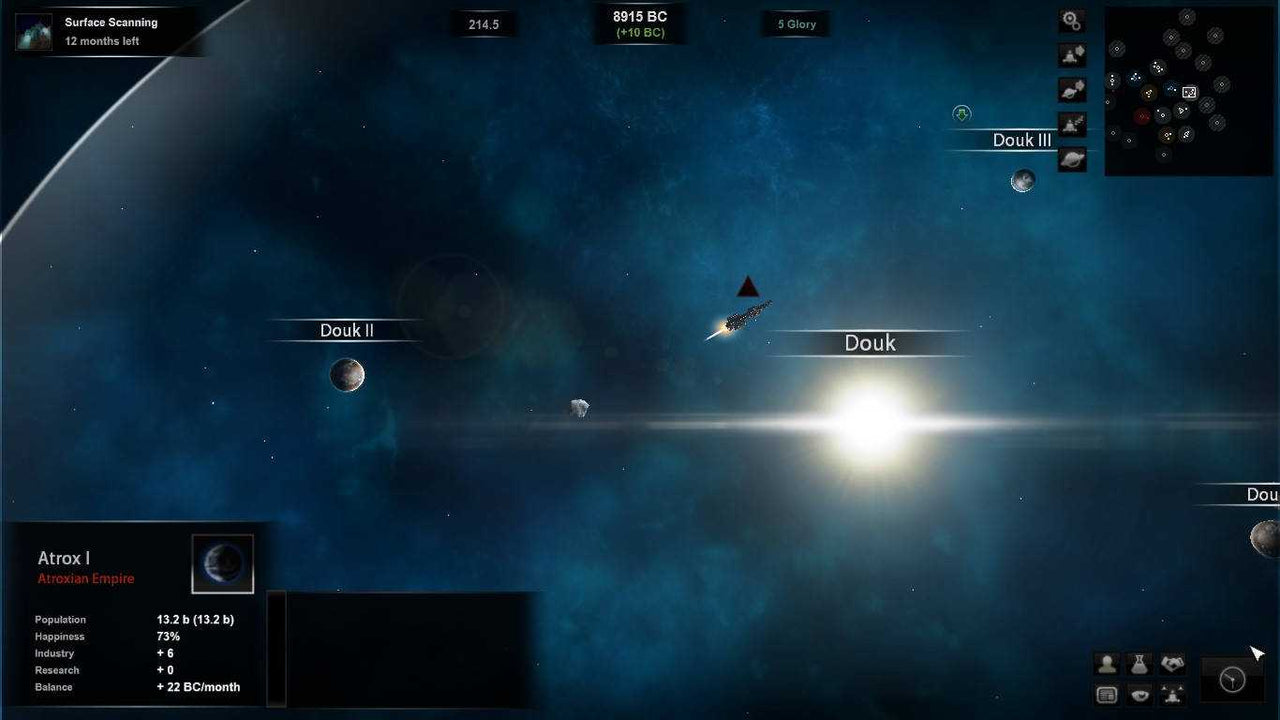Open diplomacy via the handshake icon
The width and height of the screenshot is (1280, 720).
point(1173,663)
